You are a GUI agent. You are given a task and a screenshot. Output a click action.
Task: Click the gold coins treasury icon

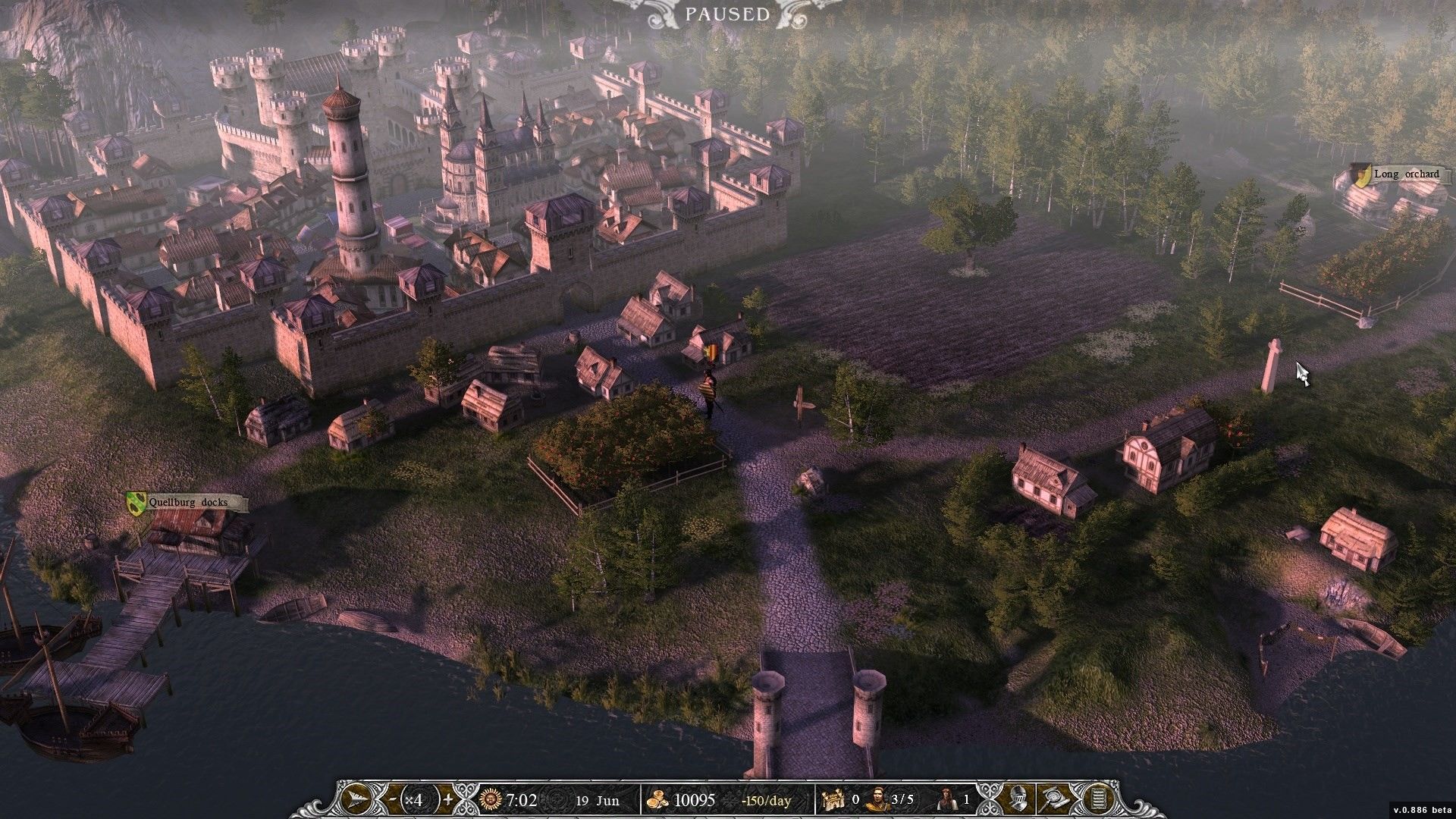click(656, 799)
